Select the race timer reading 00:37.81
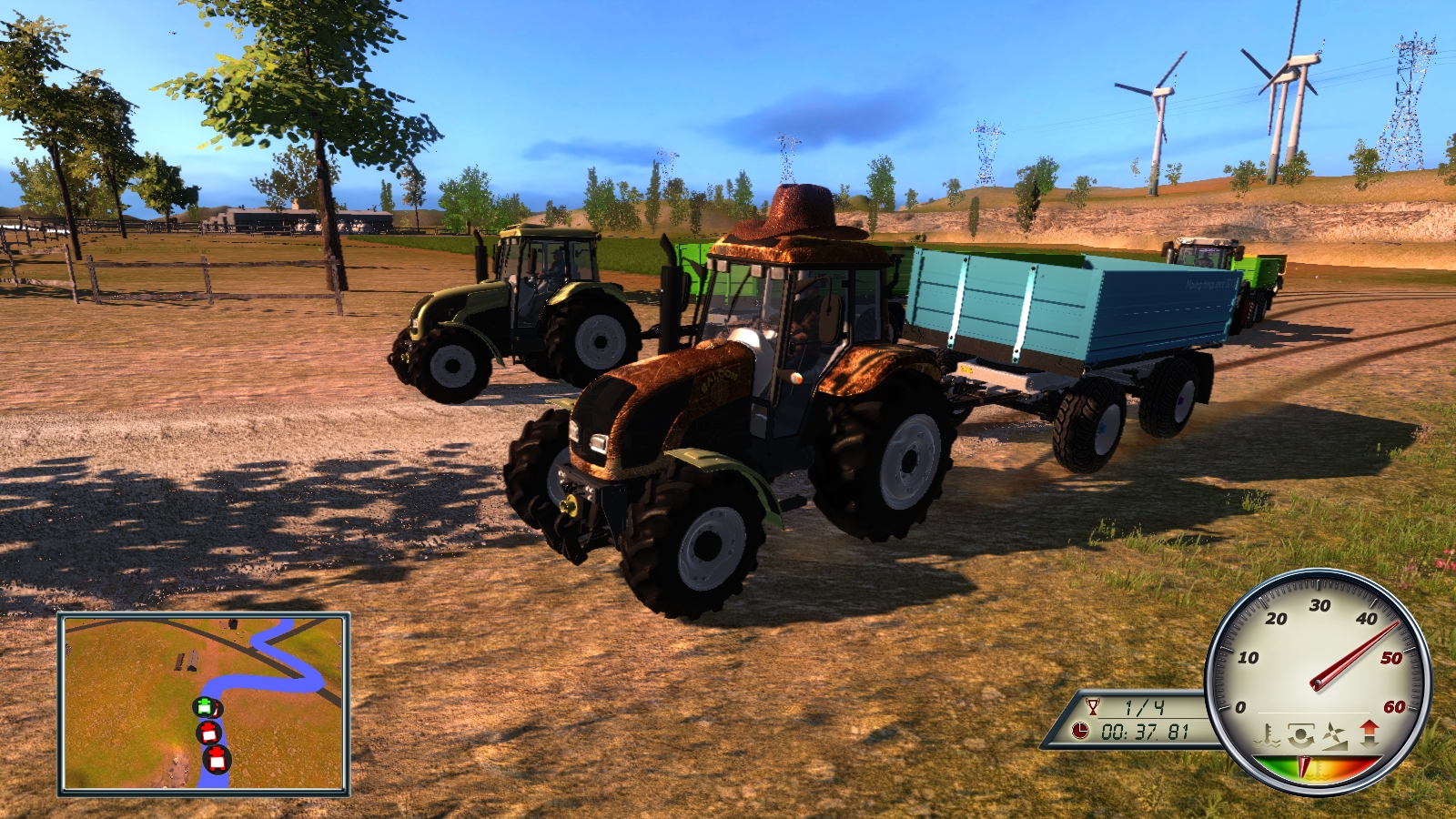This screenshot has height=819, width=1456. (1146, 732)
